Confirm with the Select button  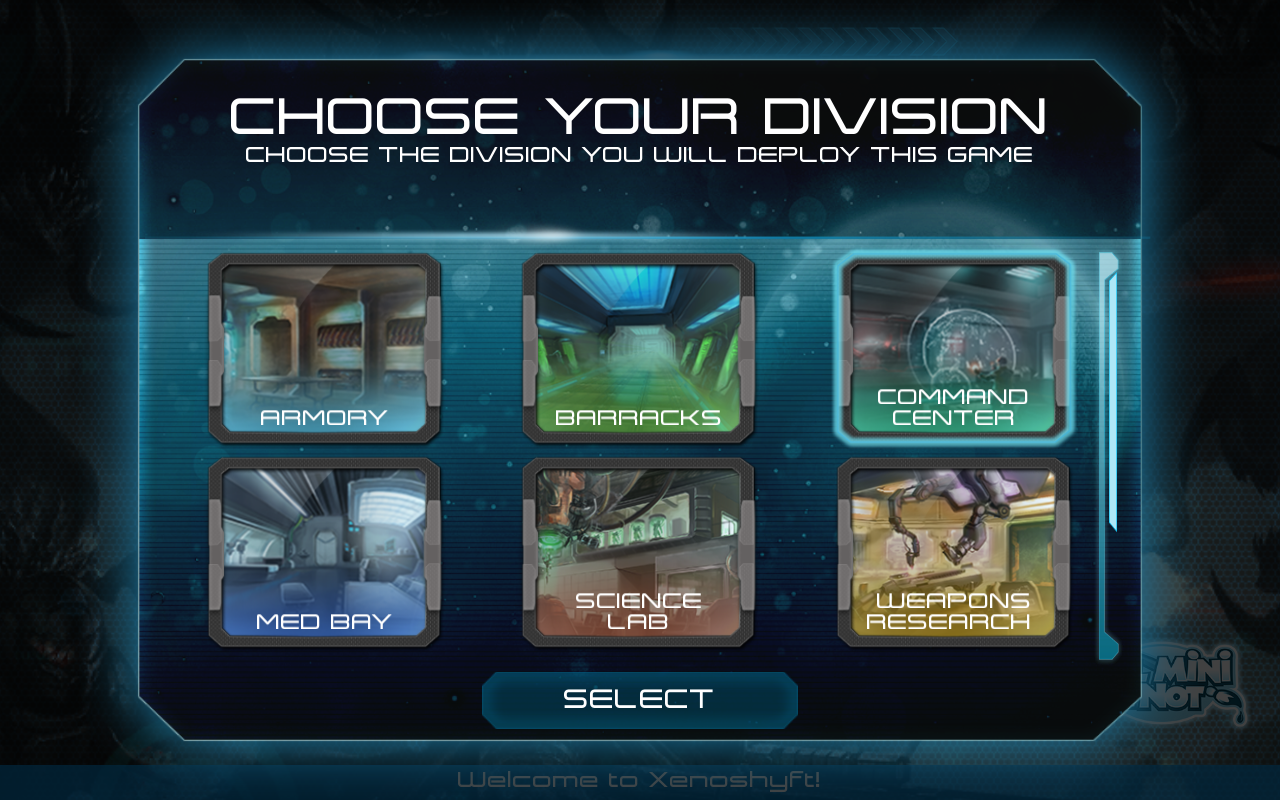(x=639, y=699)
